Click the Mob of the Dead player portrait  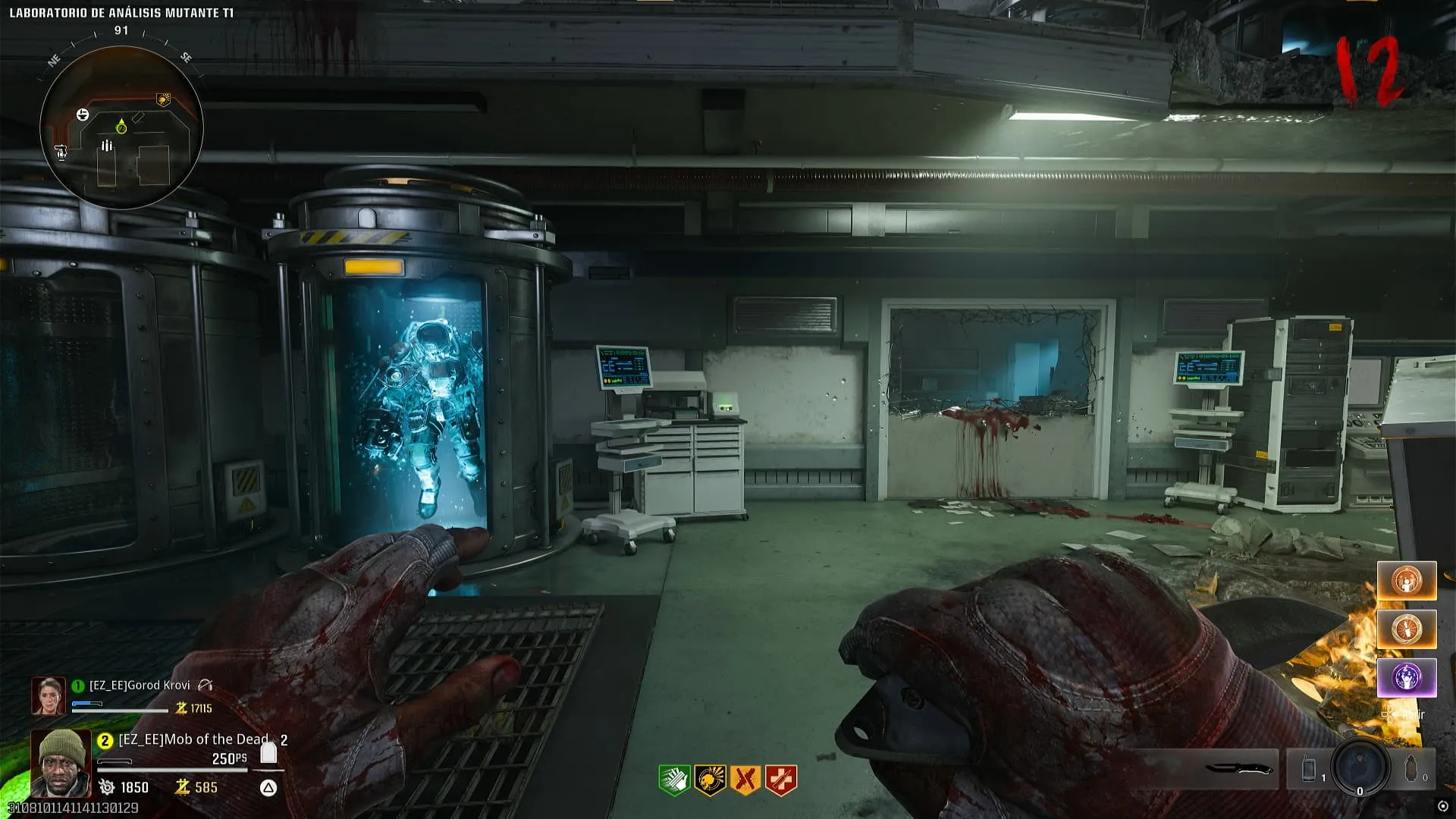click(61, 762)
